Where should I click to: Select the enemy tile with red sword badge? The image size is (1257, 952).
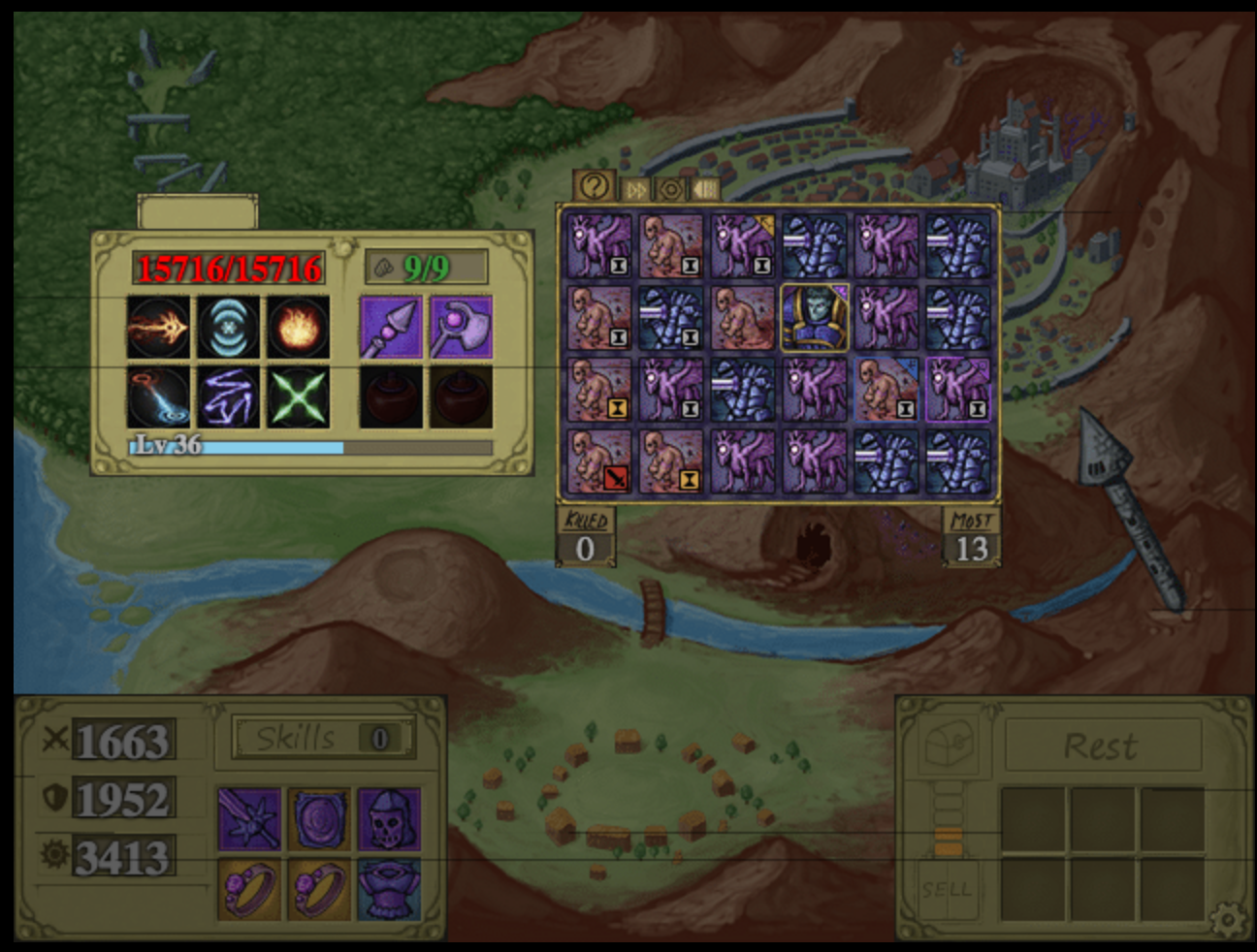coord(599,460)
